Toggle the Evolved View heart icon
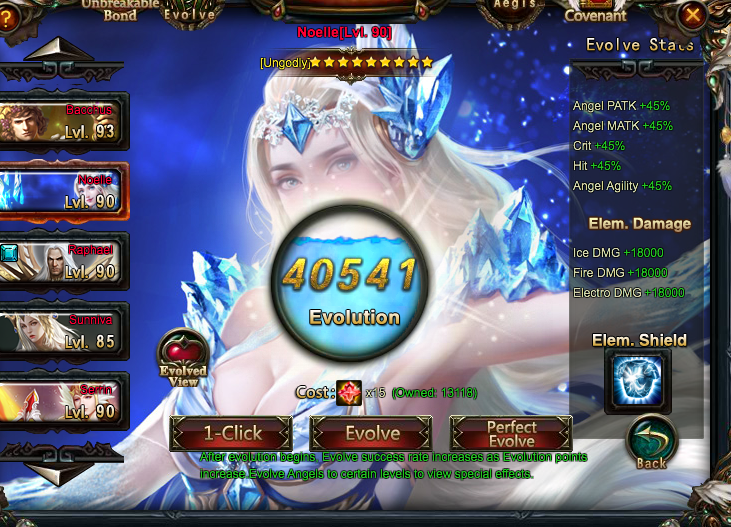 click(183, 354)
